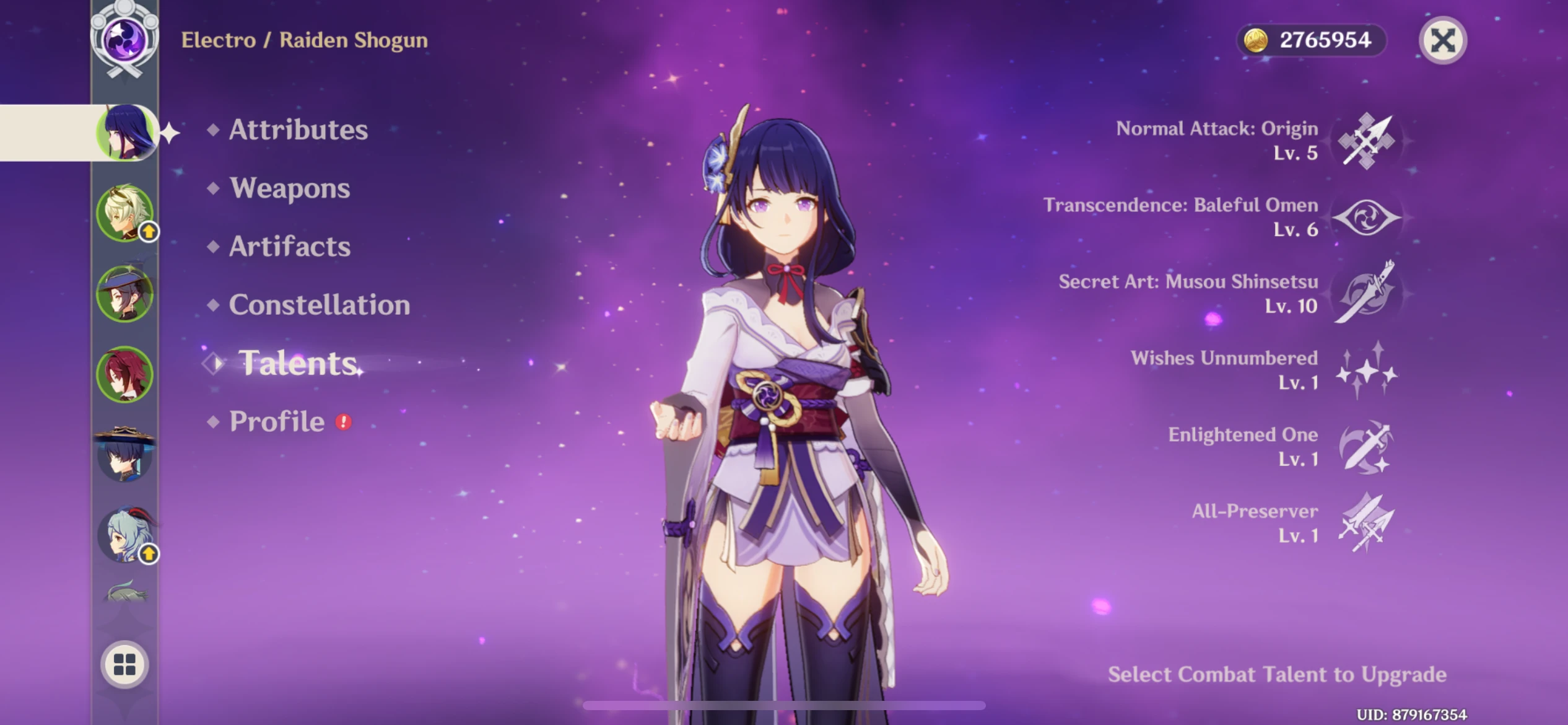View the All-Preserver passive talent
1568x725 pixels.
click(1365, 523)
